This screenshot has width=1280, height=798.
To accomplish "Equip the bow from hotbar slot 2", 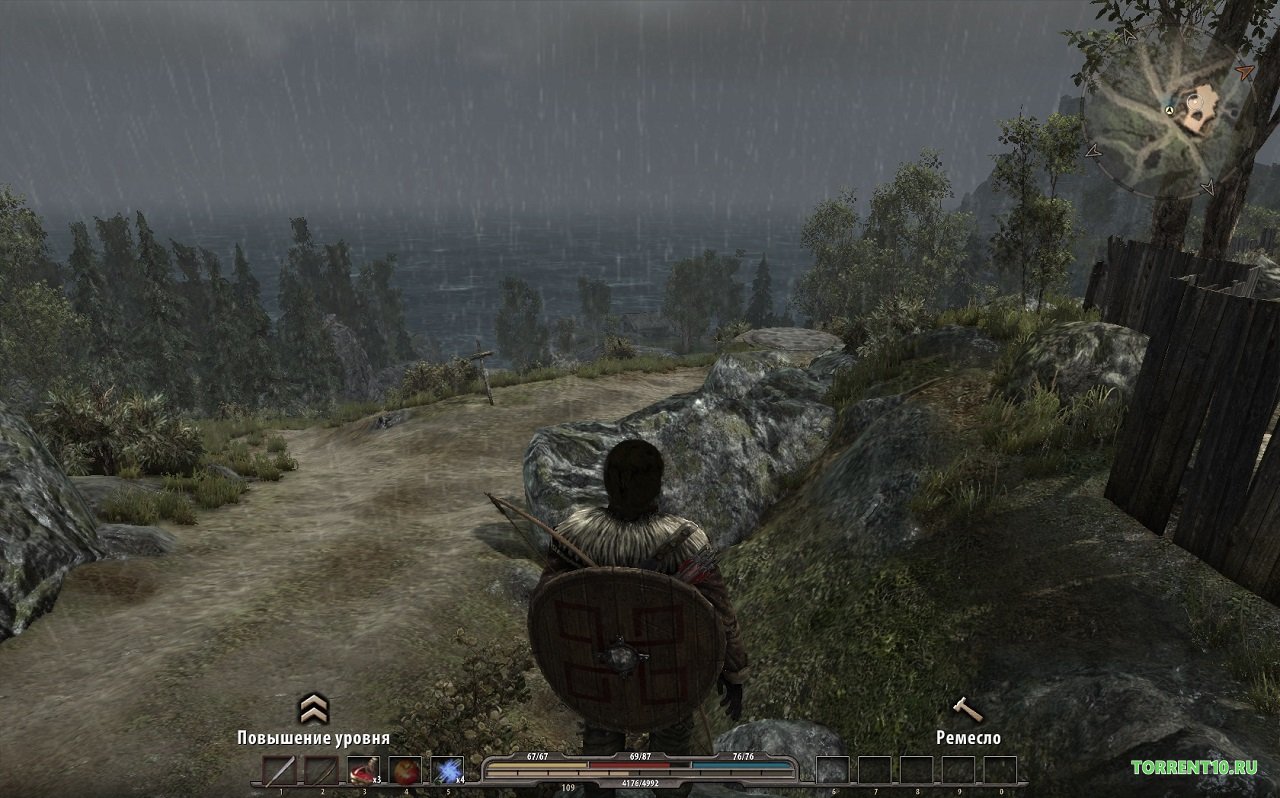I will click(x=321, y=771).
